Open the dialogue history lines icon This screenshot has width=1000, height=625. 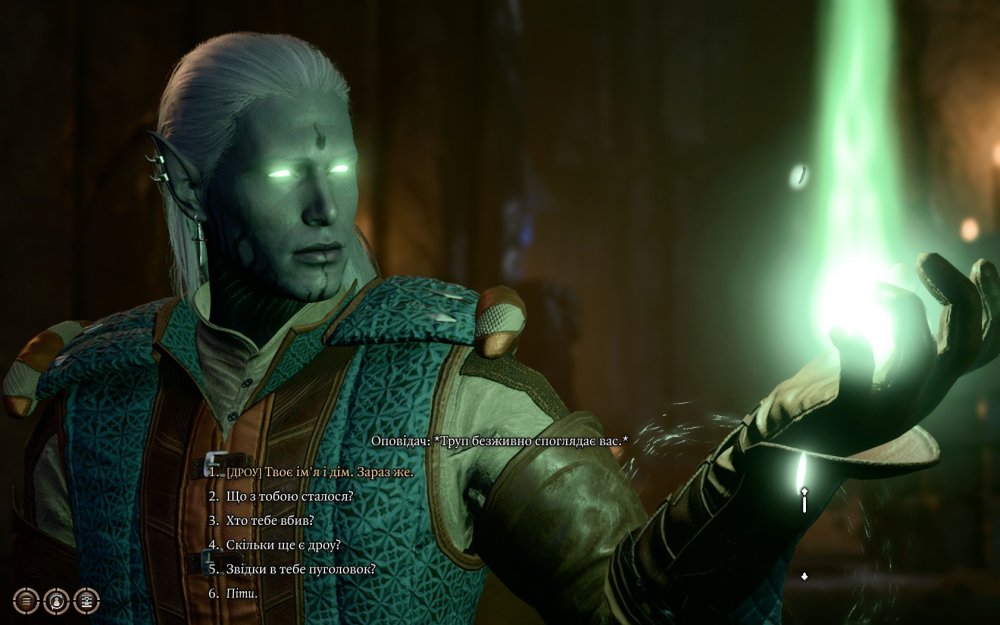26,600
